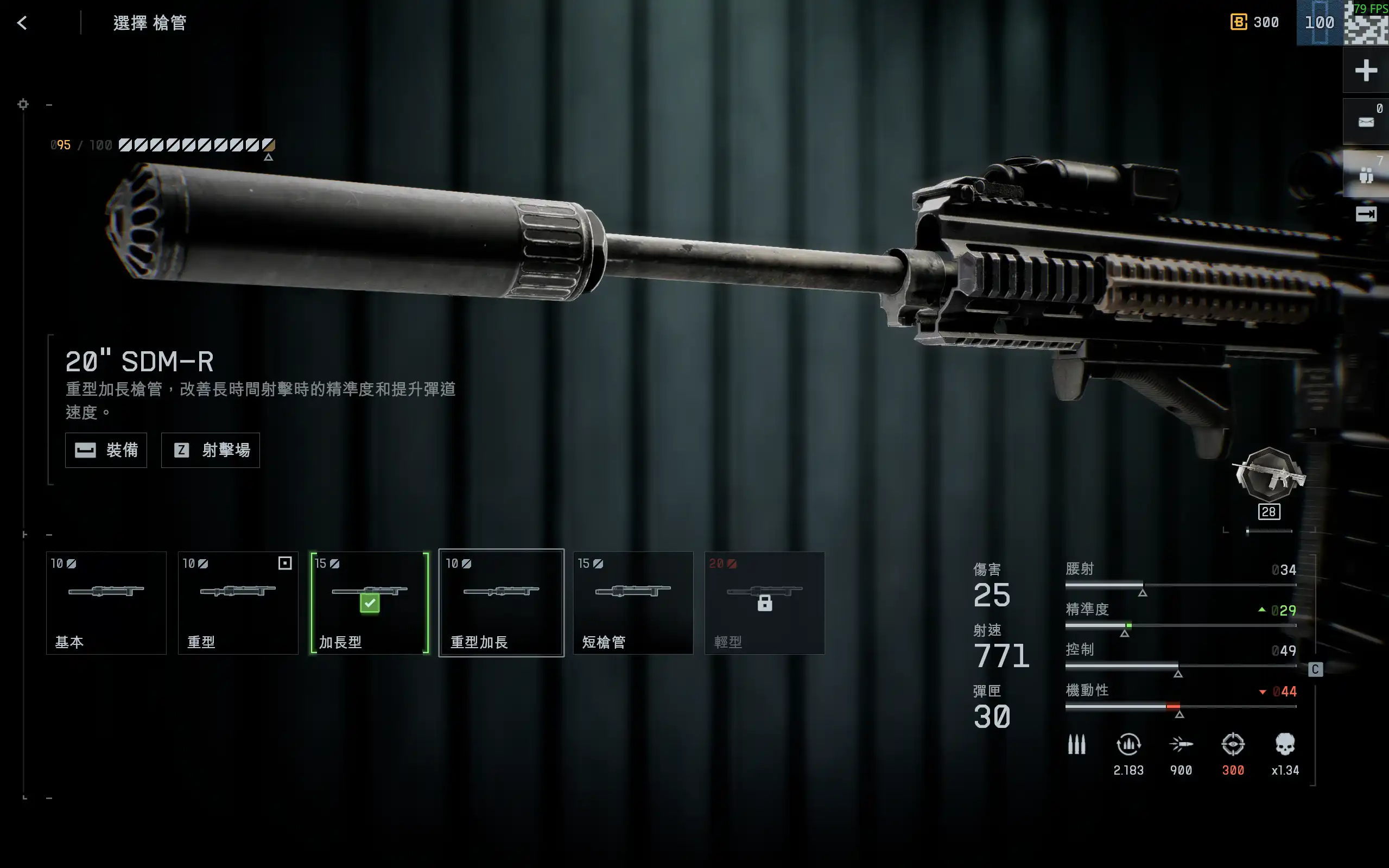Click the arrow-to-bar collapse icon
This screenshot has height=868, width=1389.
coord(1366,214)
